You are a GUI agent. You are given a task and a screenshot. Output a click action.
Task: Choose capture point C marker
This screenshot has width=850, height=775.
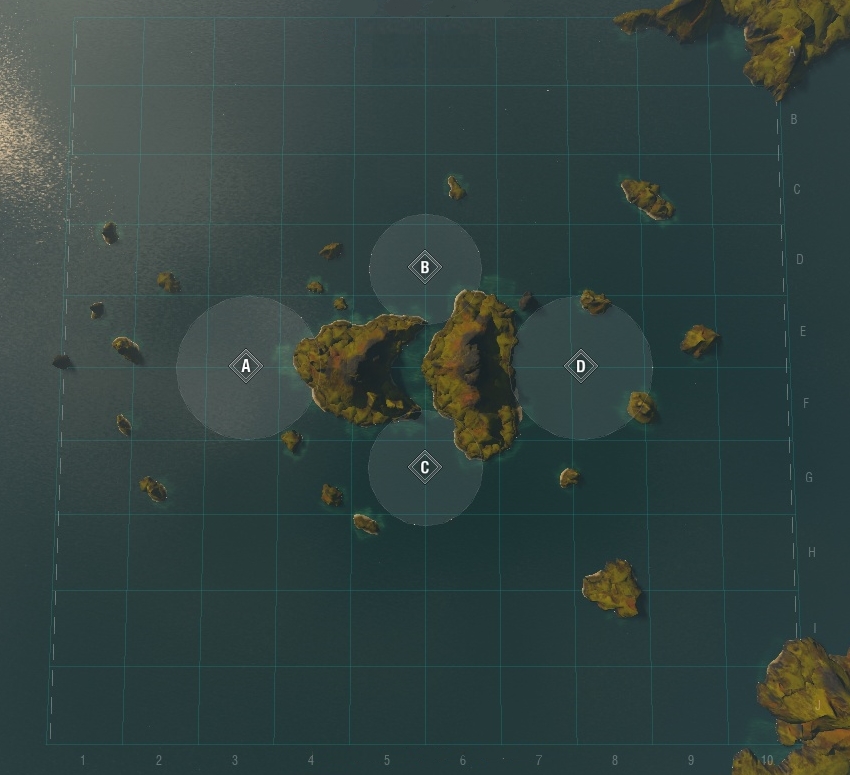[425, 467]
